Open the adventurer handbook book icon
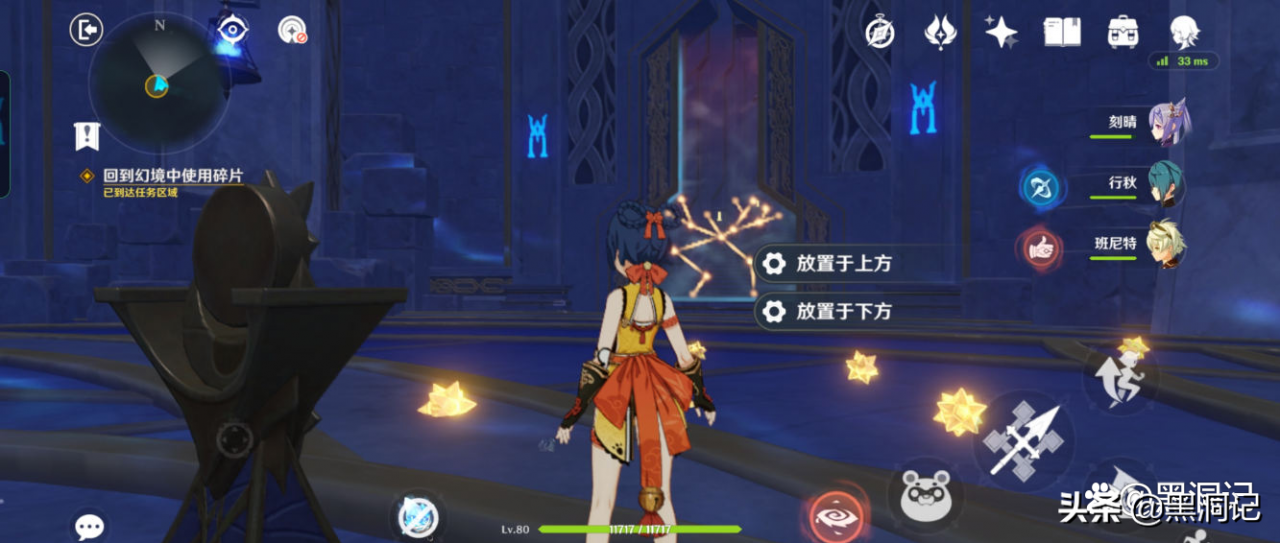 [1062, 32]
